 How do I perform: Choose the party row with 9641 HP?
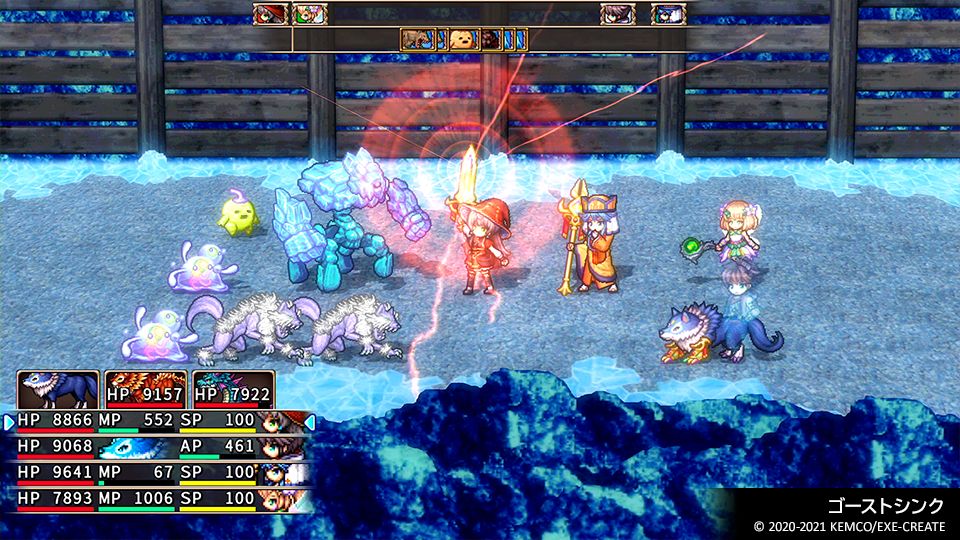[x=160, y=472]
